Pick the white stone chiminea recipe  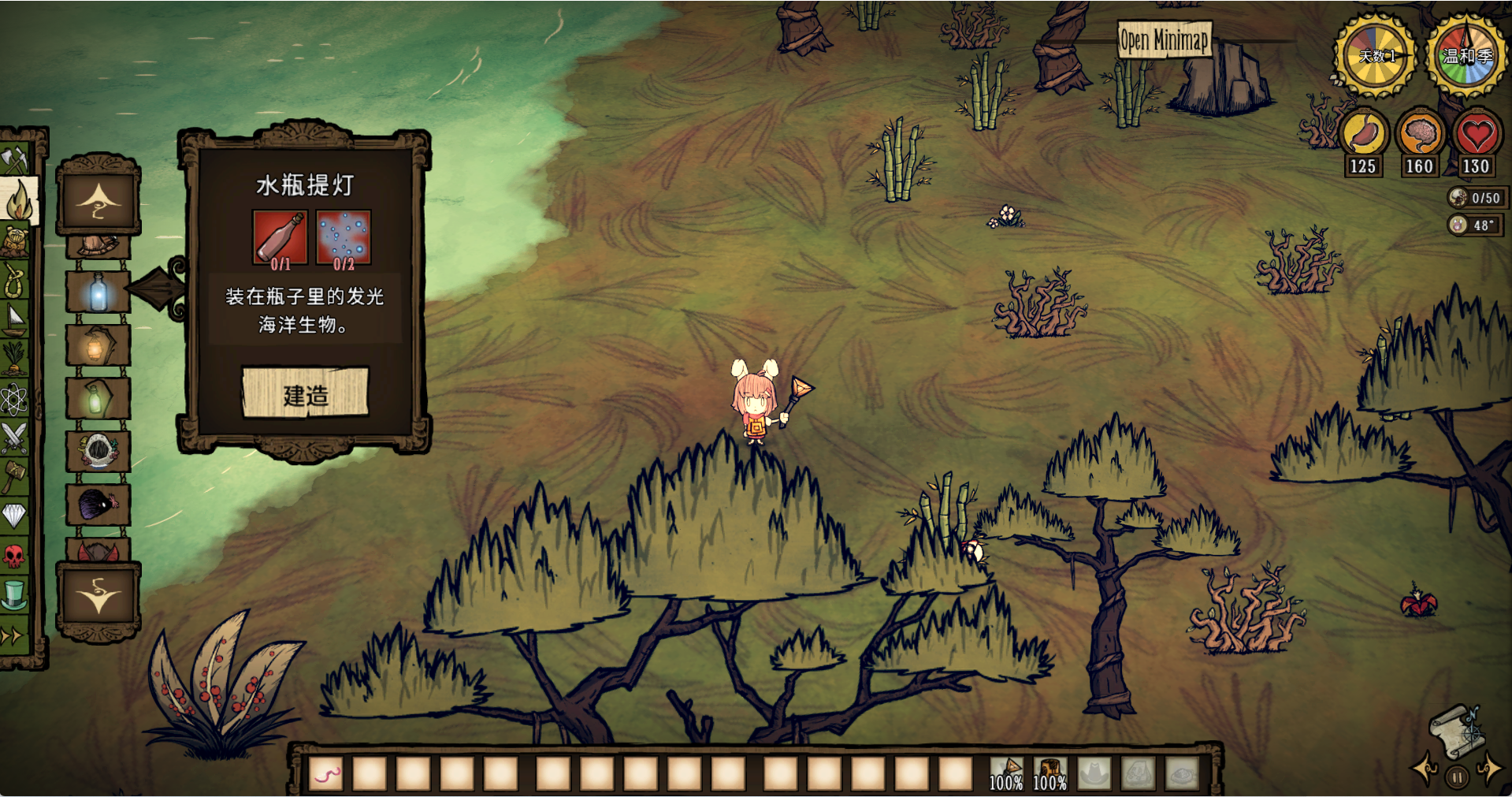[x=98, y=451]
